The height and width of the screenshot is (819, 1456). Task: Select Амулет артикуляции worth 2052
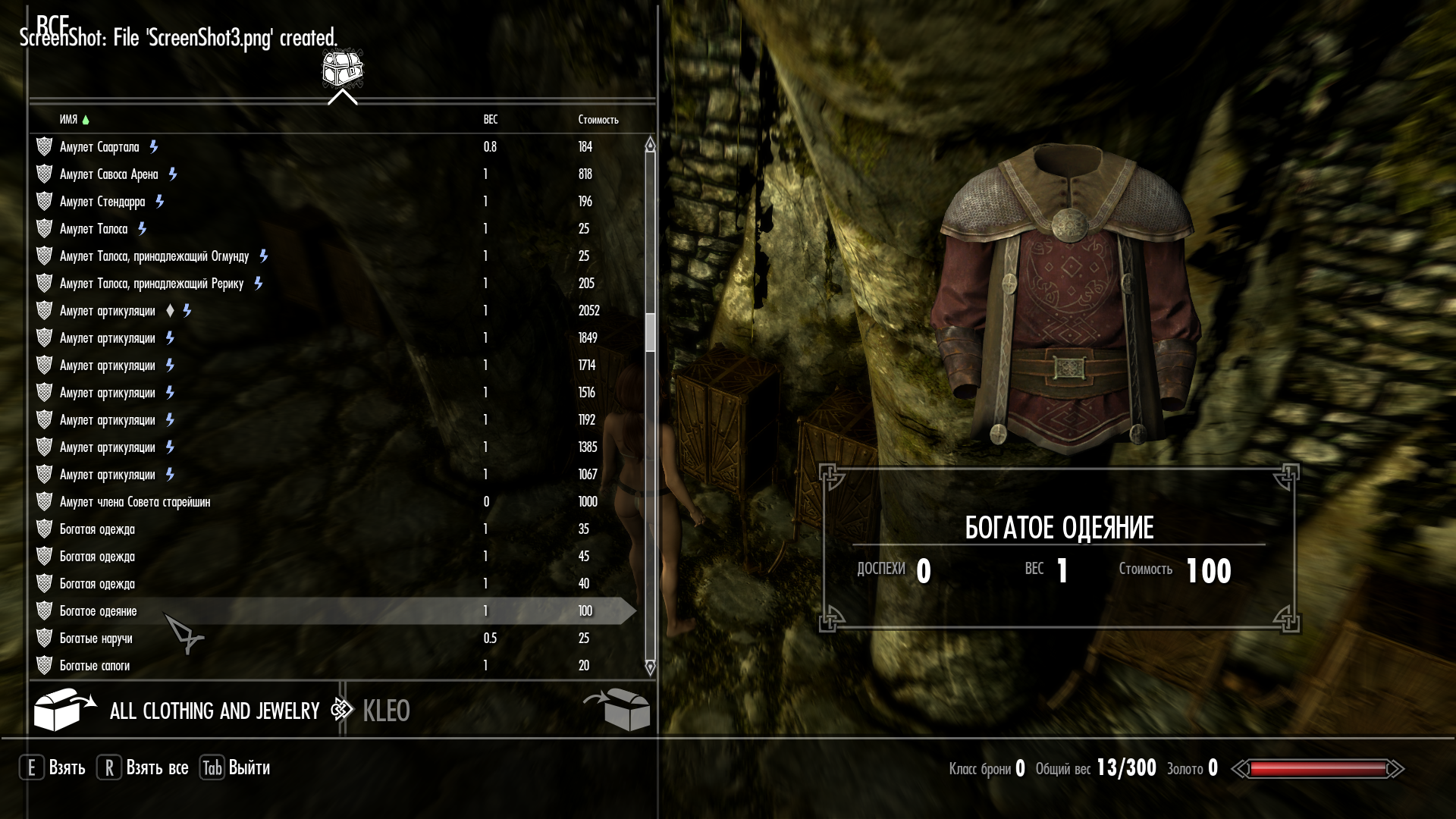pyautogui.click(x=107, y=311)
